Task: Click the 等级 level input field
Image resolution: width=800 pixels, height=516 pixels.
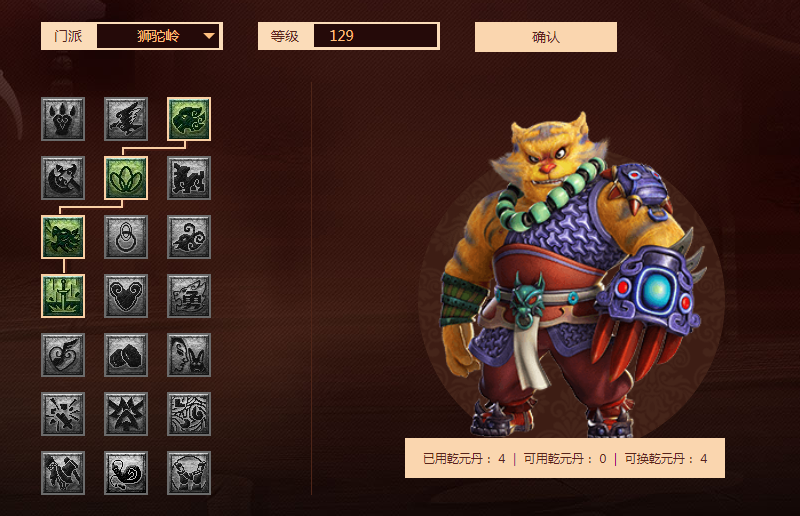Action: click(x=375, y=36)
